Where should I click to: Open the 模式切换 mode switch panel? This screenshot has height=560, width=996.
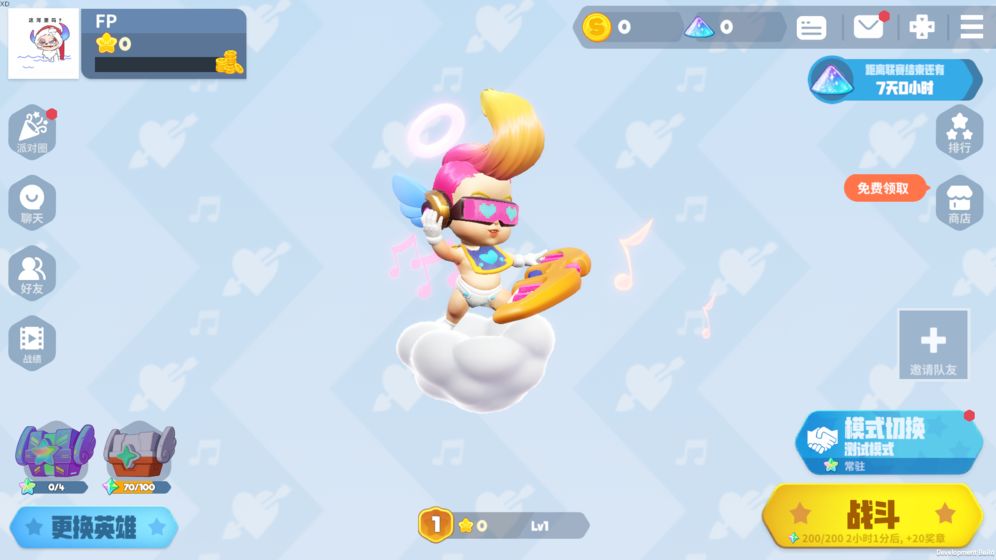coord(889,440)
